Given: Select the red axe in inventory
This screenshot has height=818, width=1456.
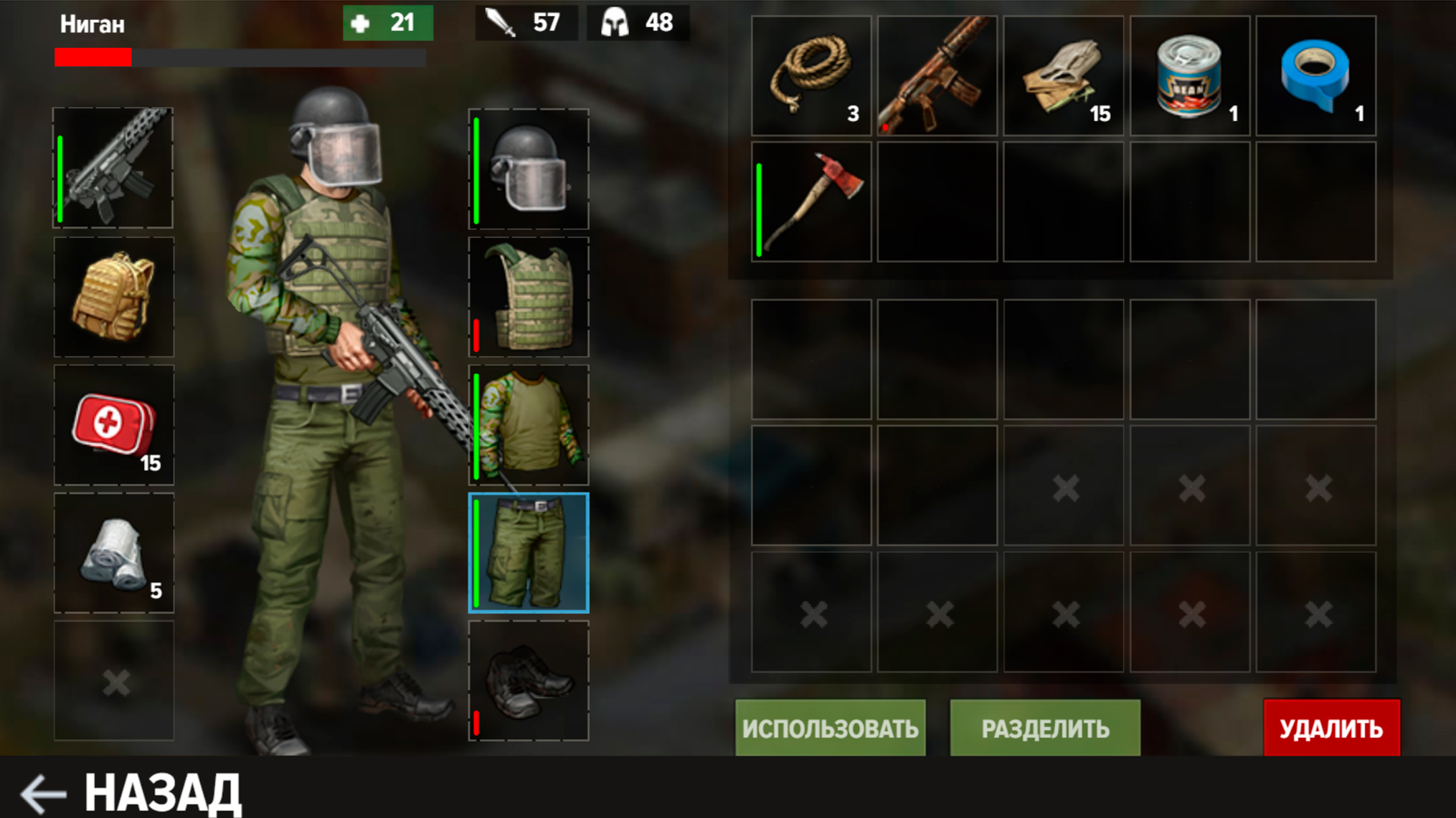Looking at the screenshot, I should click(810, 201).
